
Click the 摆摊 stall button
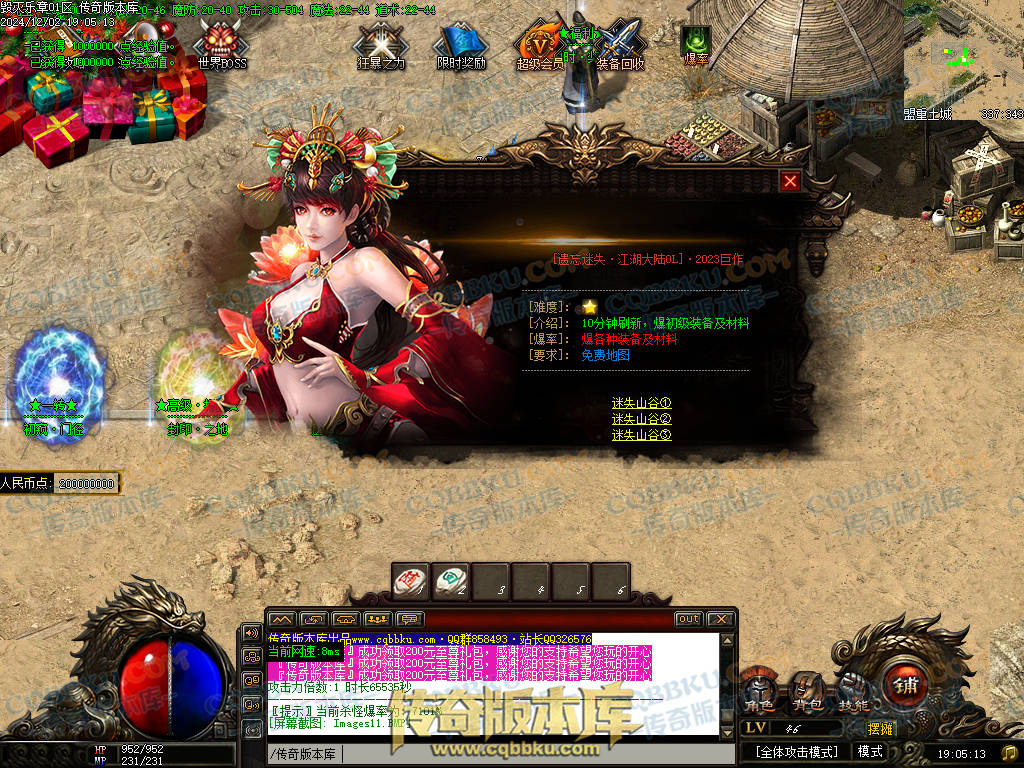880,729
